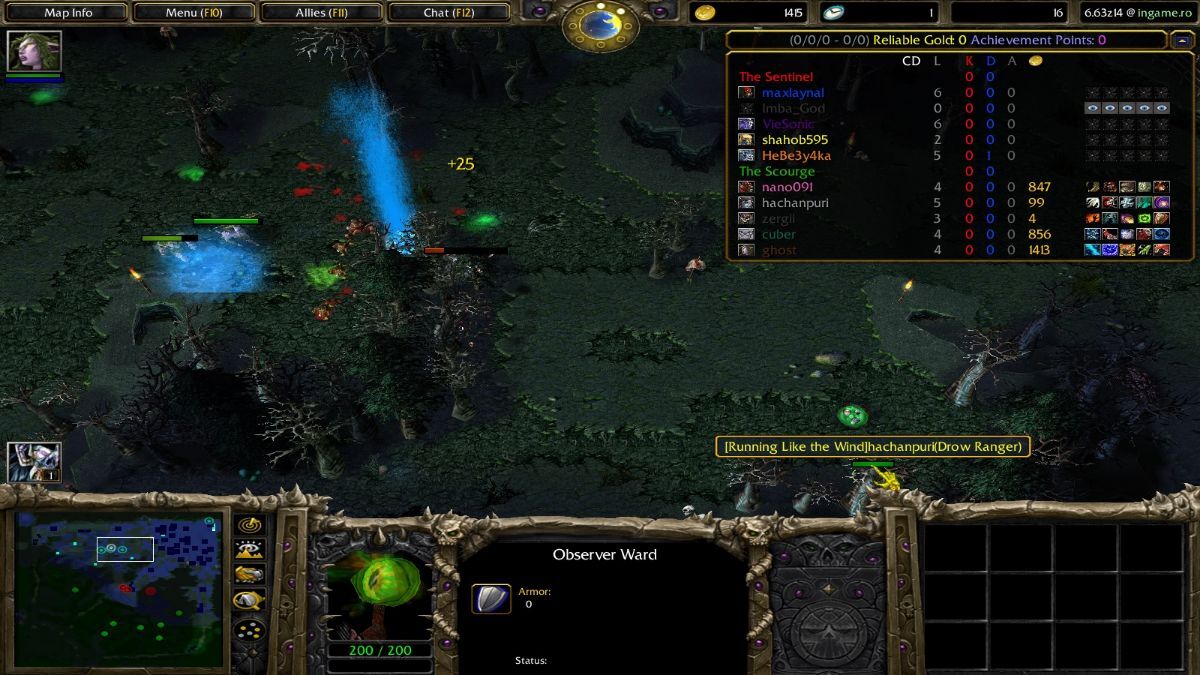1200x675 pixels.
Task: Toggle the minimap creep camp display button
Action: (x=248, y=600)
